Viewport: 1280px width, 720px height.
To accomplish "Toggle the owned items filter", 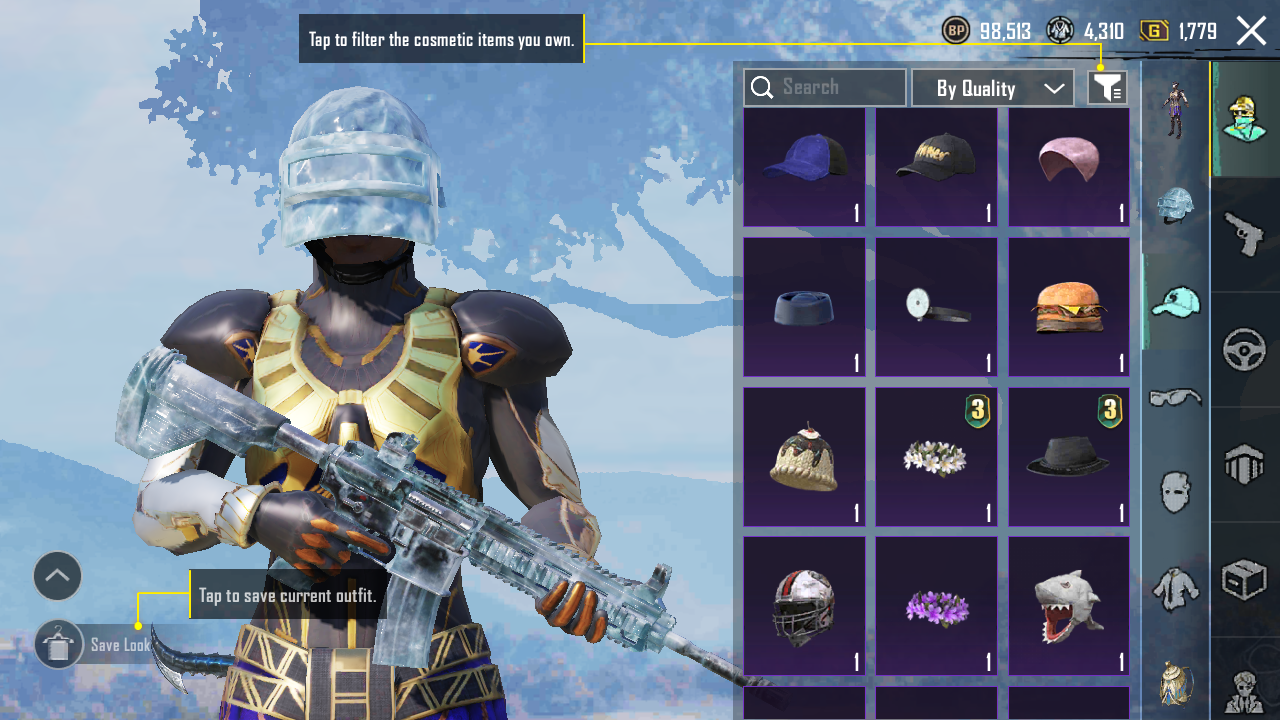I will pyautogui.click(x=1107, y=88).
